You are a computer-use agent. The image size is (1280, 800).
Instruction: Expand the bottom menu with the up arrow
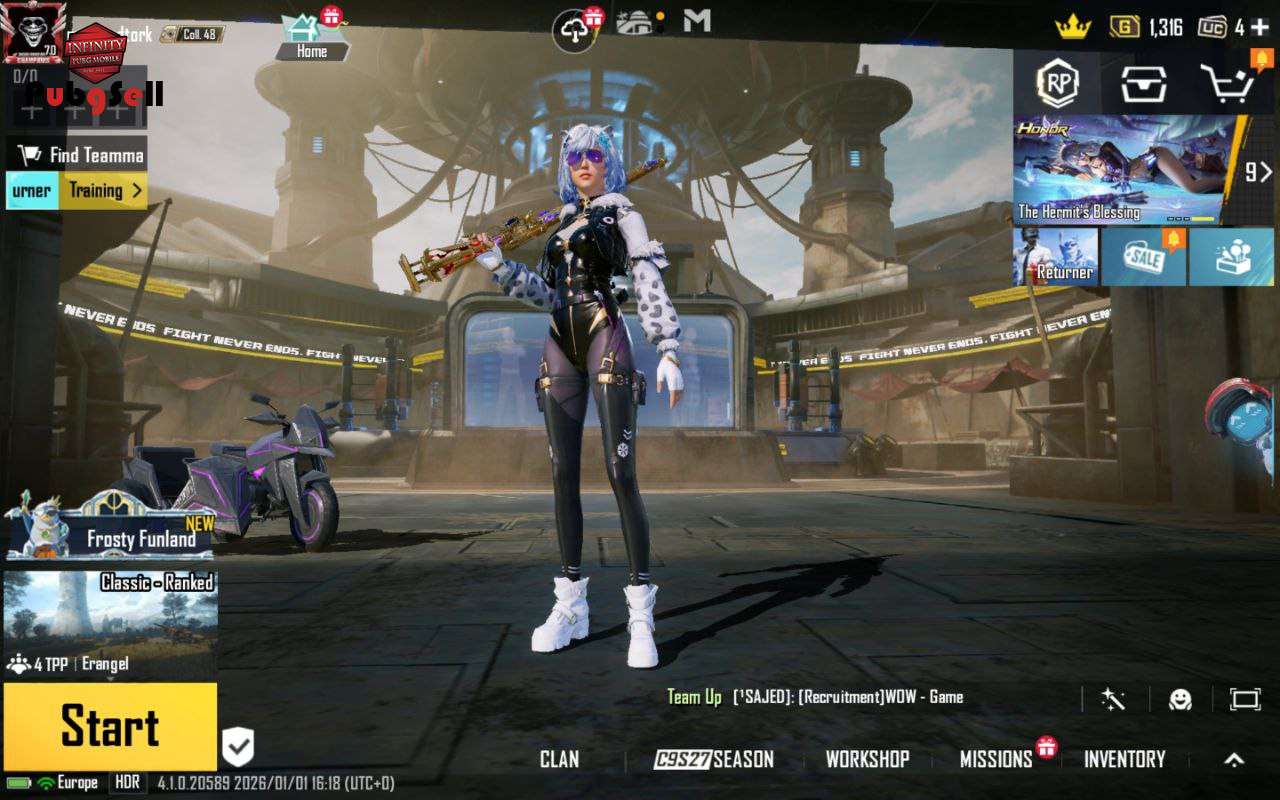pyautogui.click(x=1234, y=760)
